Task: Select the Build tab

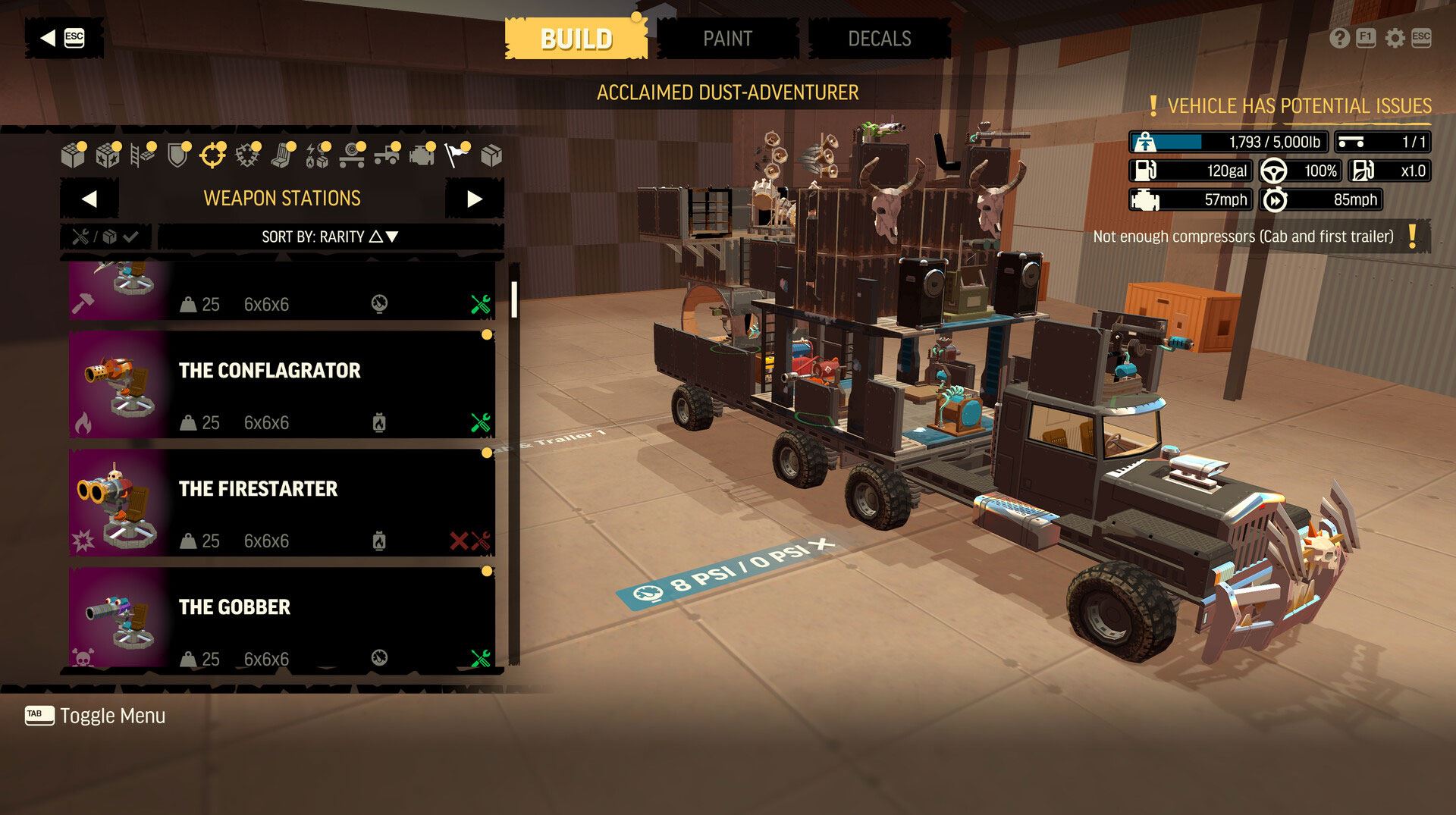Action: pyautogui.click(x=576, y=39)
